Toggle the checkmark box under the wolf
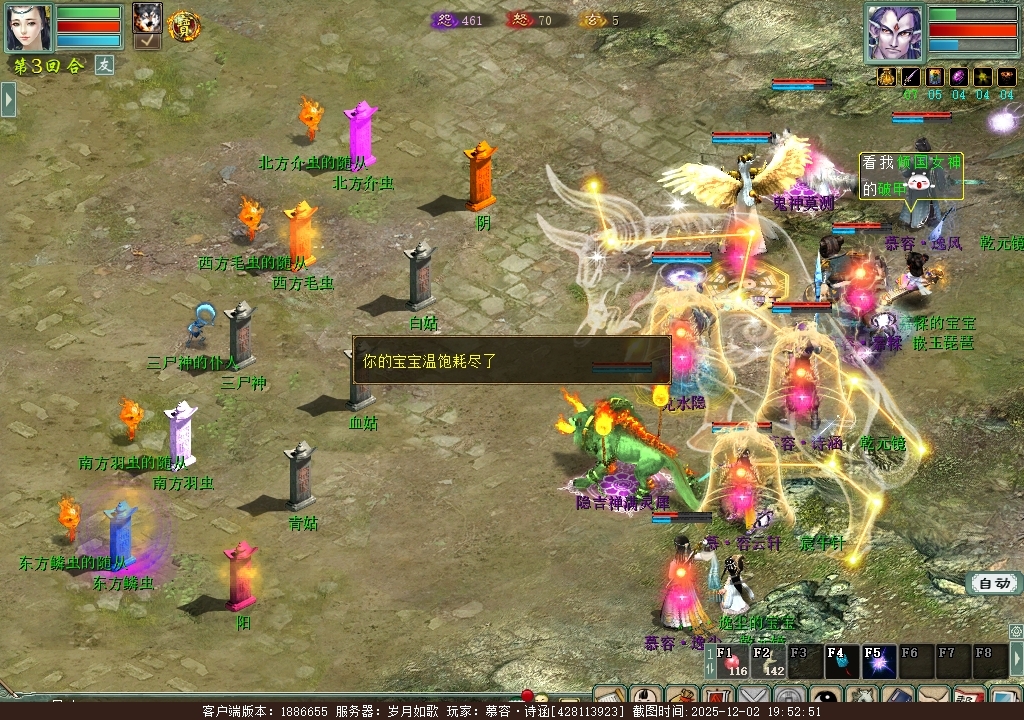 pos(147,41)
